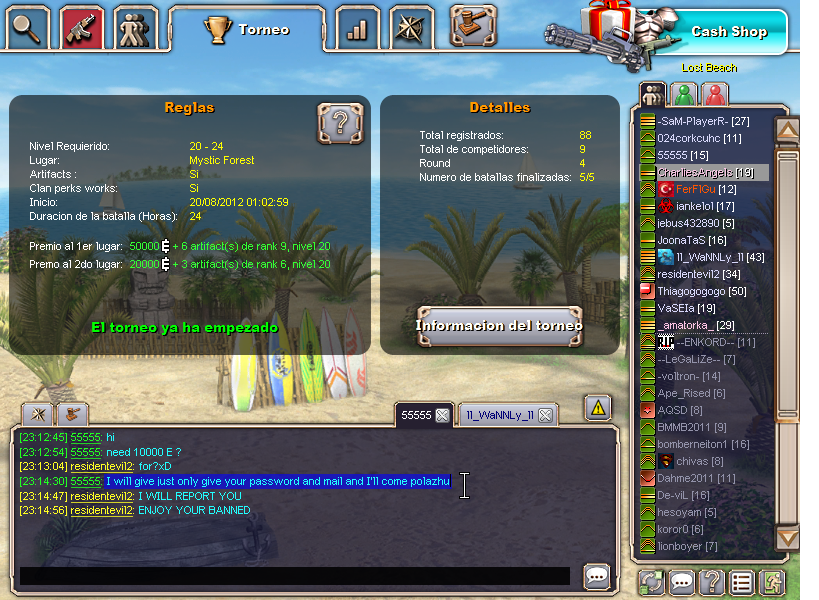Switch to the red player list tab

pos(714,95)
